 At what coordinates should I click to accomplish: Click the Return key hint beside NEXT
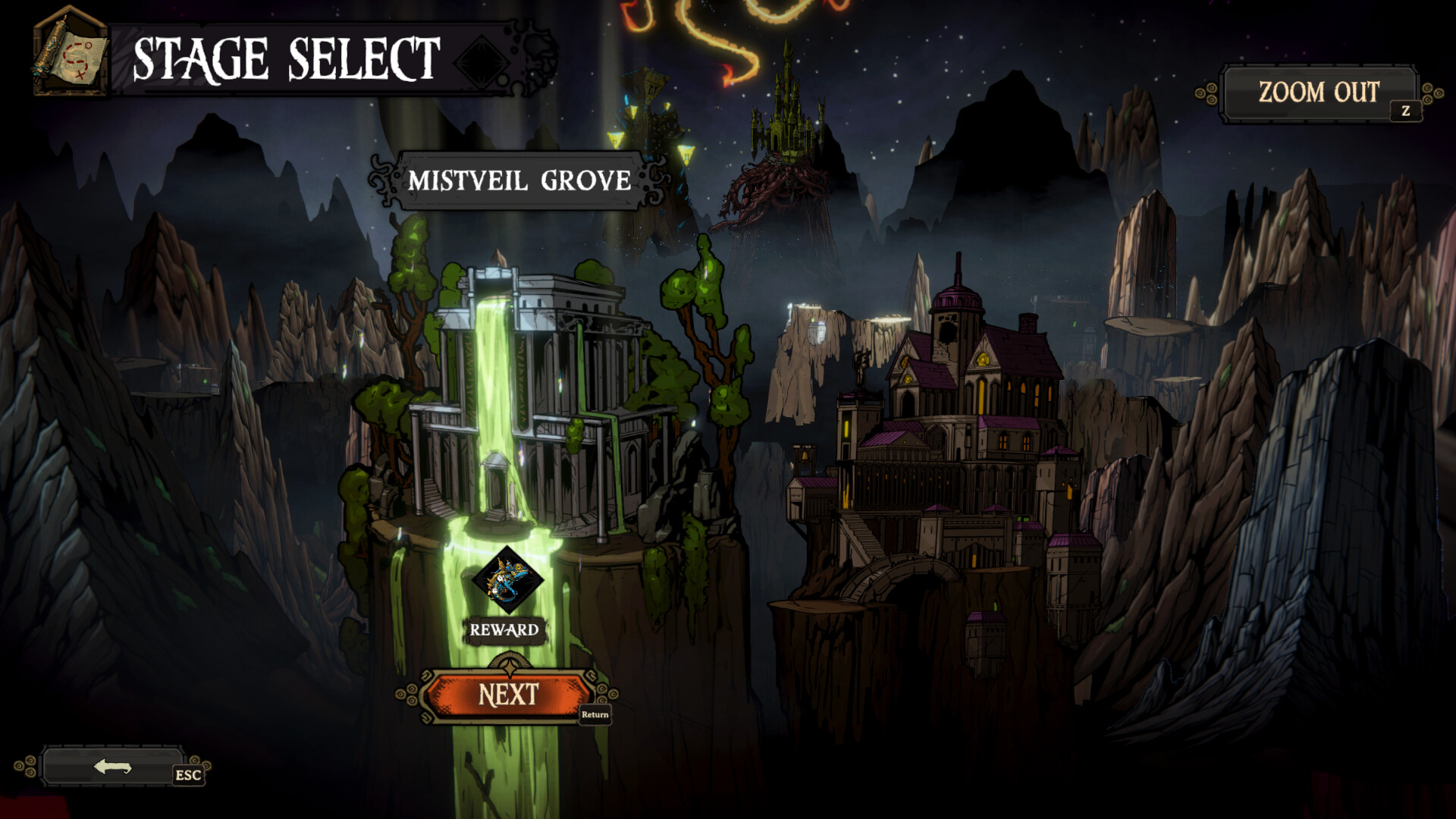[x=596, y=714]
